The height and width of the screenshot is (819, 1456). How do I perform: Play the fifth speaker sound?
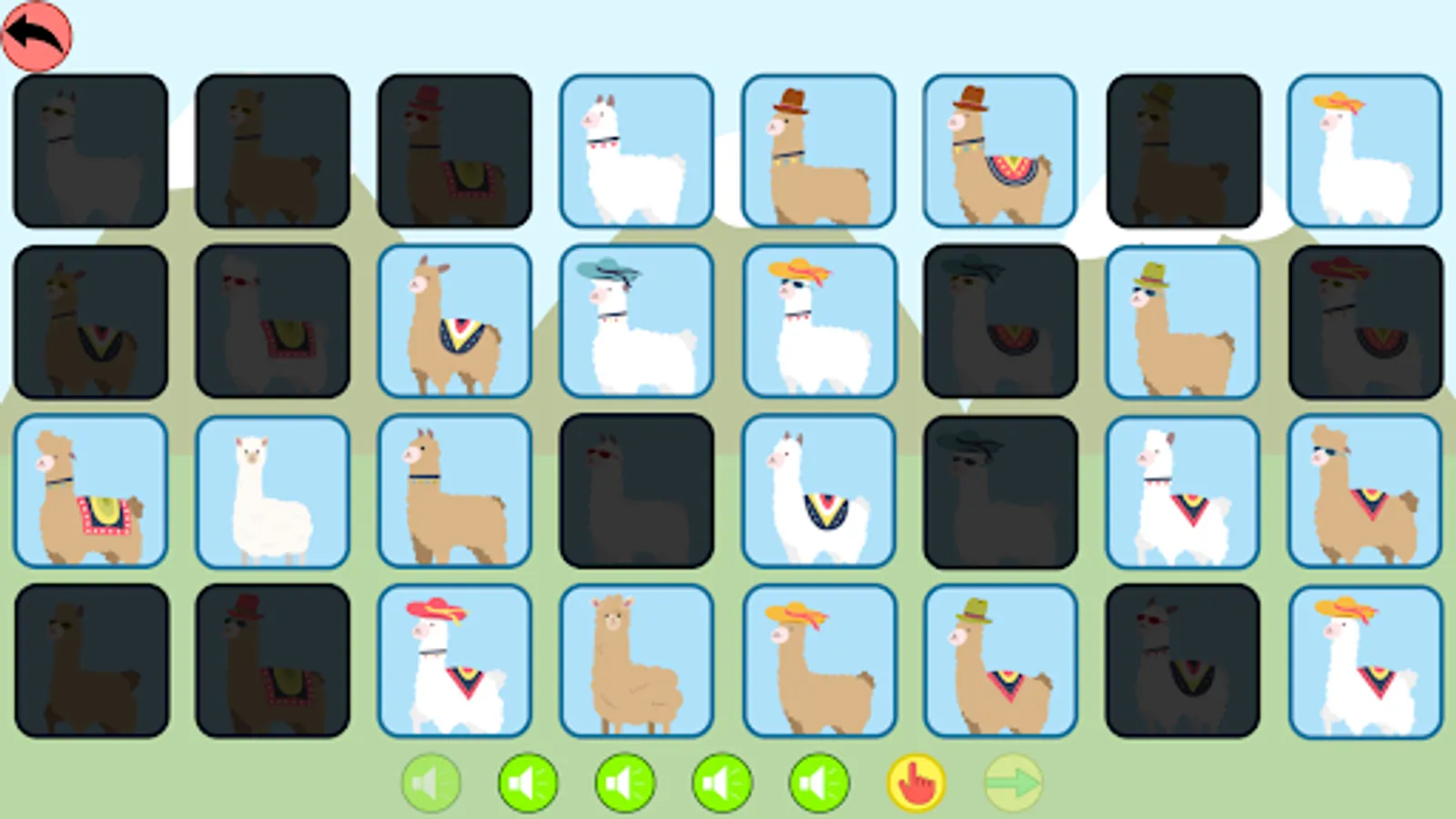(x=820, y=783)
